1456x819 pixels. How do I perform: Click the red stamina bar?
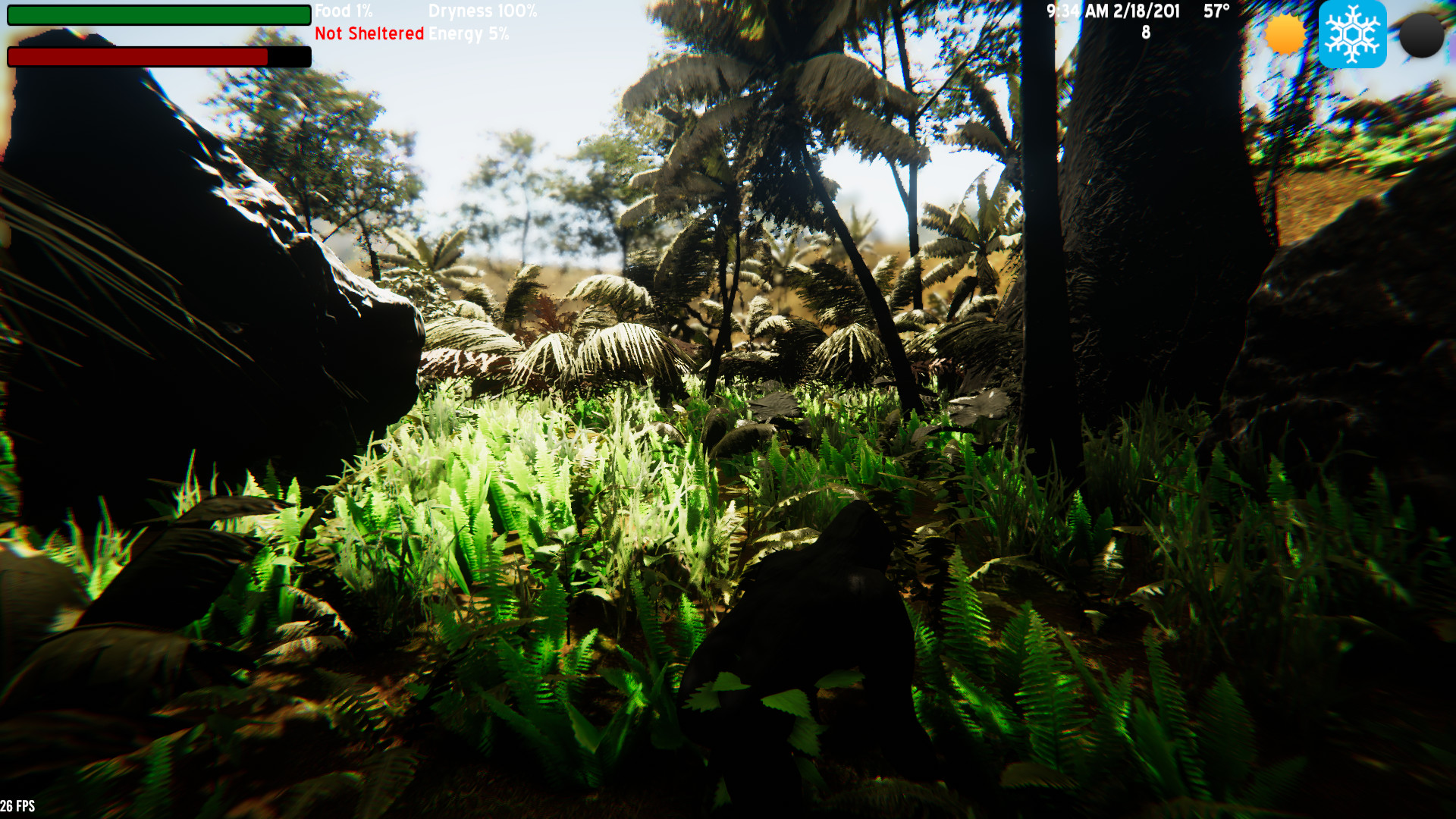coord(136,56)
